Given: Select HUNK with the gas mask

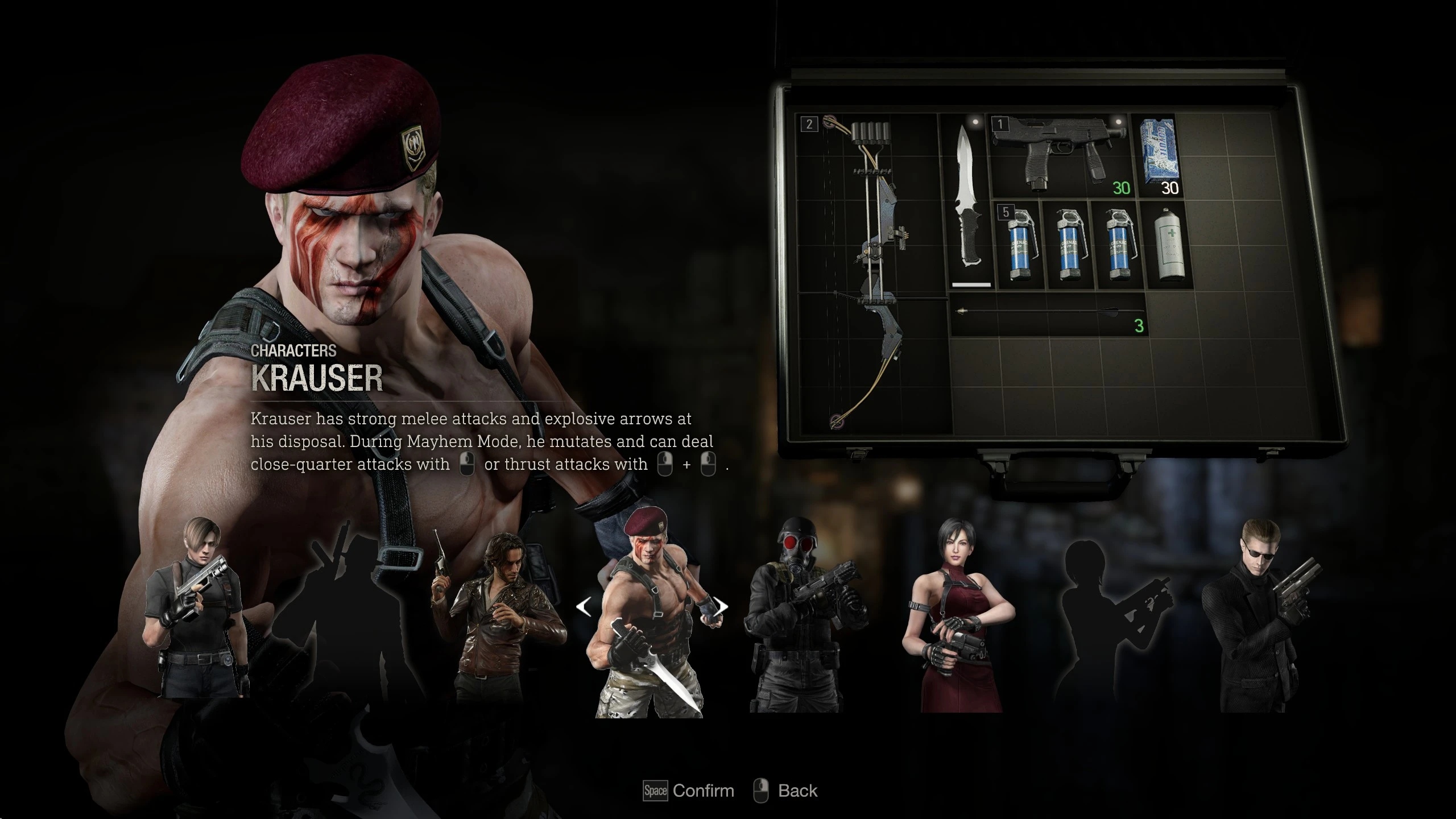Looking at the screenshot, I should (803, 617).
